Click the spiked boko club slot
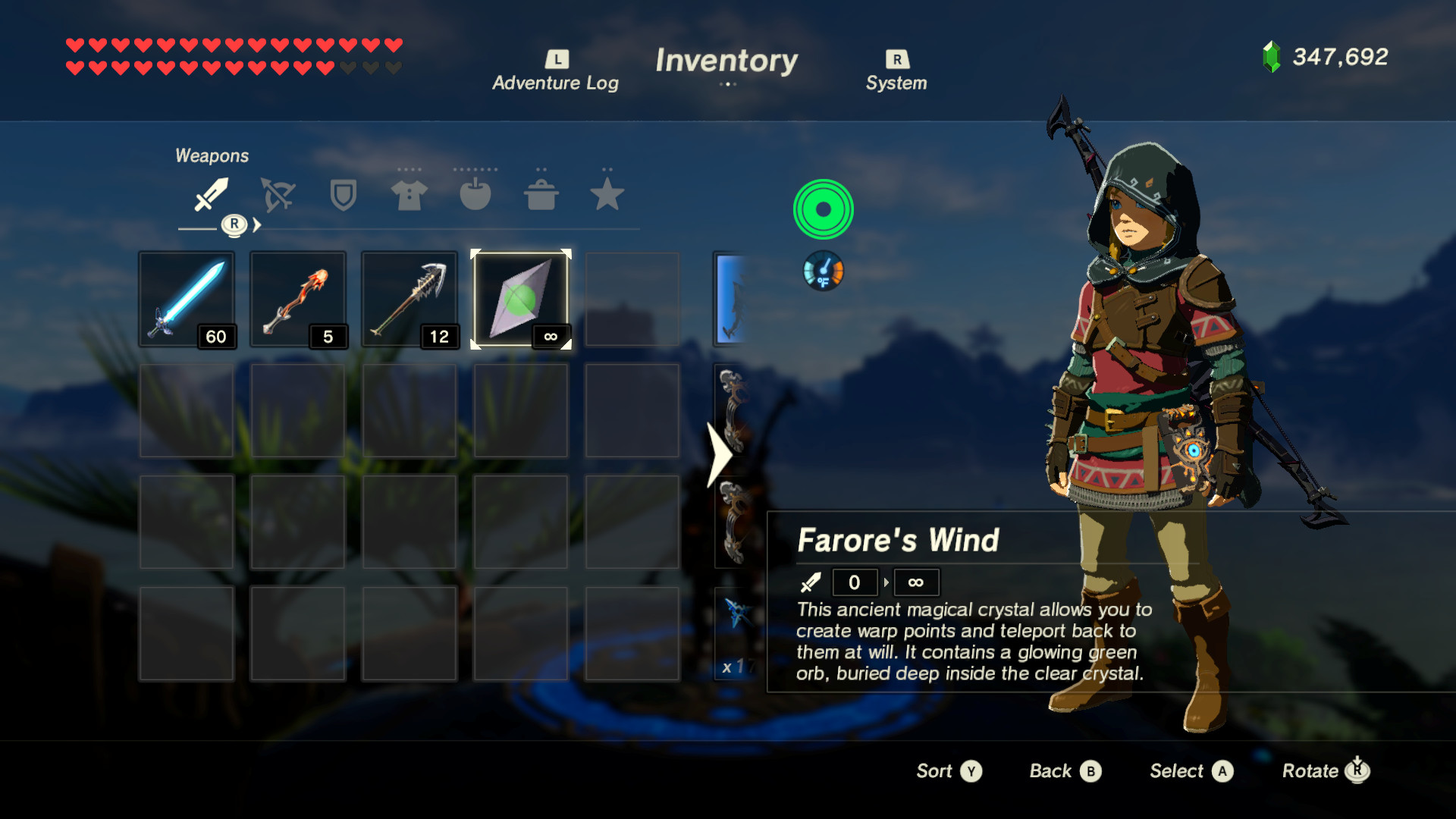This screenshot has width=1456, height=819. [409, 298]
